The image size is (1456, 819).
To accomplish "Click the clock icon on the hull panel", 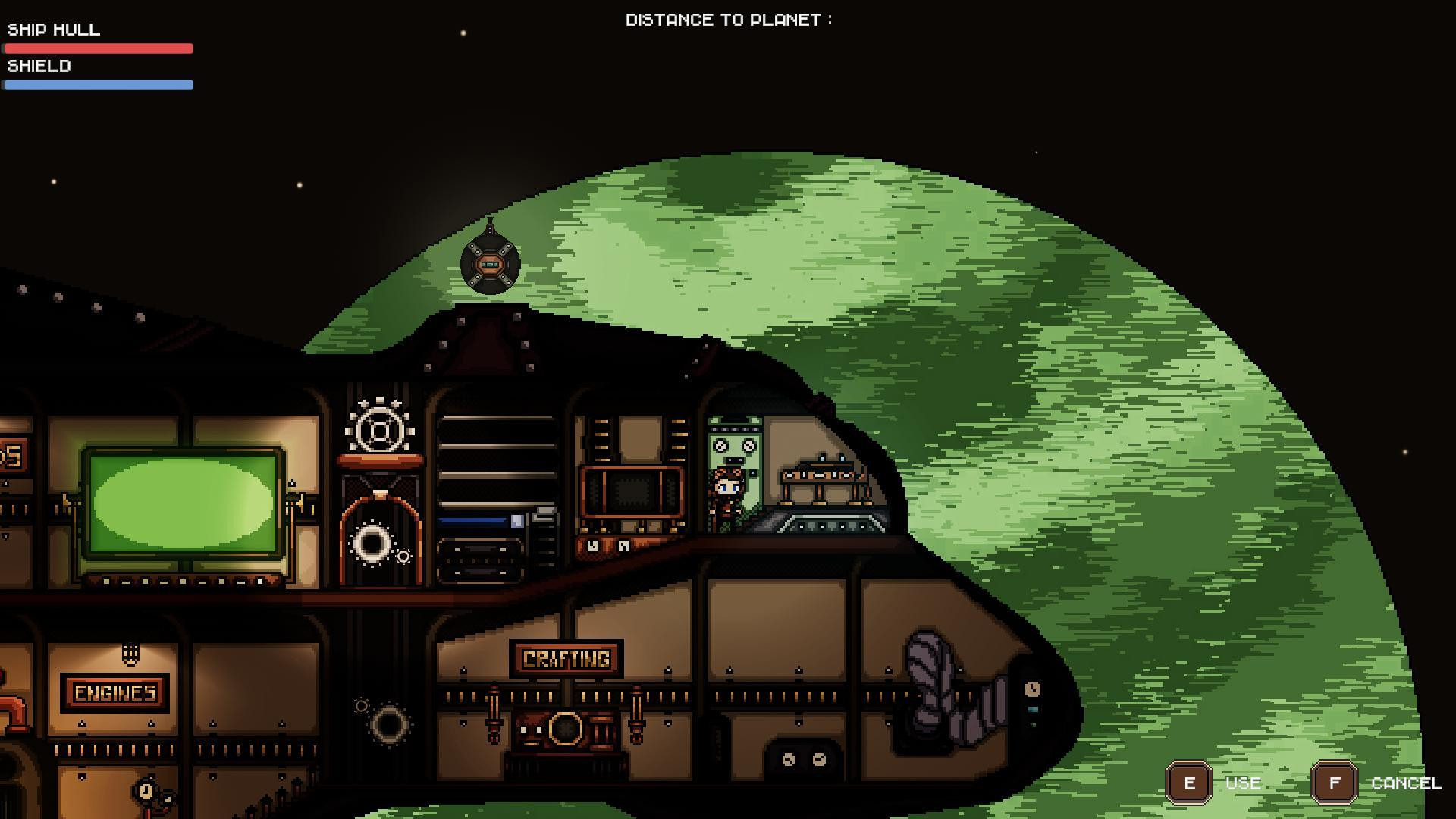I will click(x=1033, y=689).
